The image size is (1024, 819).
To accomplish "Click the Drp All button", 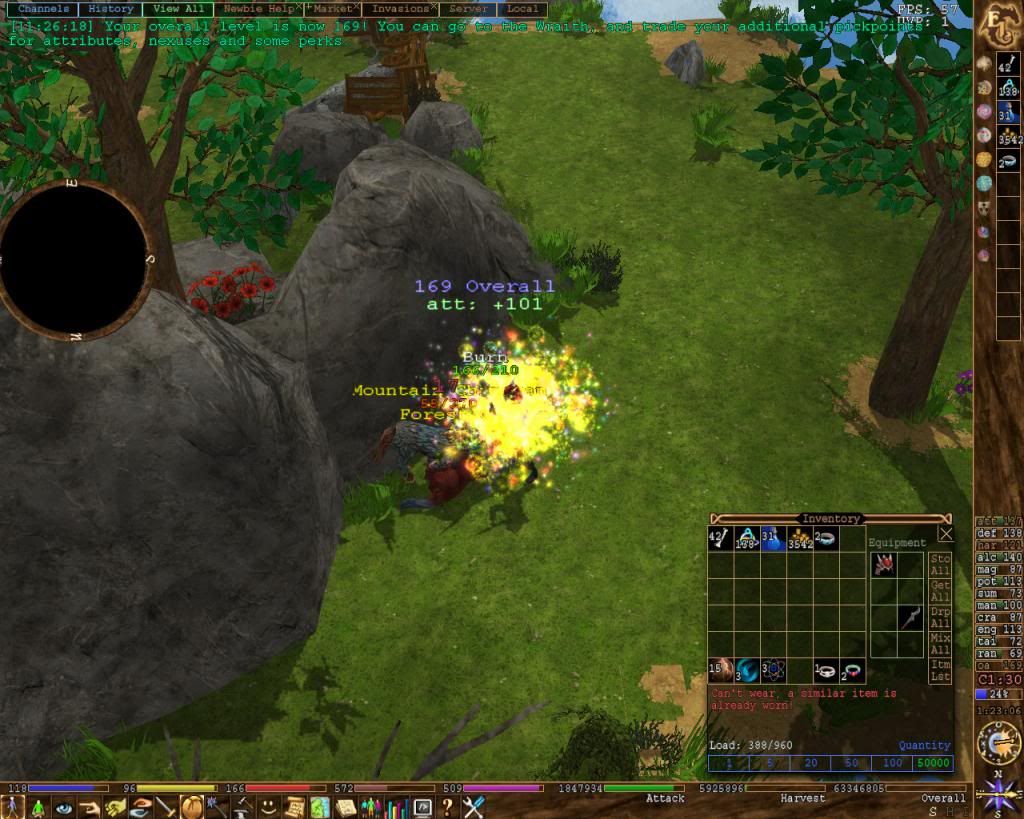I will [x=940, y=617].
